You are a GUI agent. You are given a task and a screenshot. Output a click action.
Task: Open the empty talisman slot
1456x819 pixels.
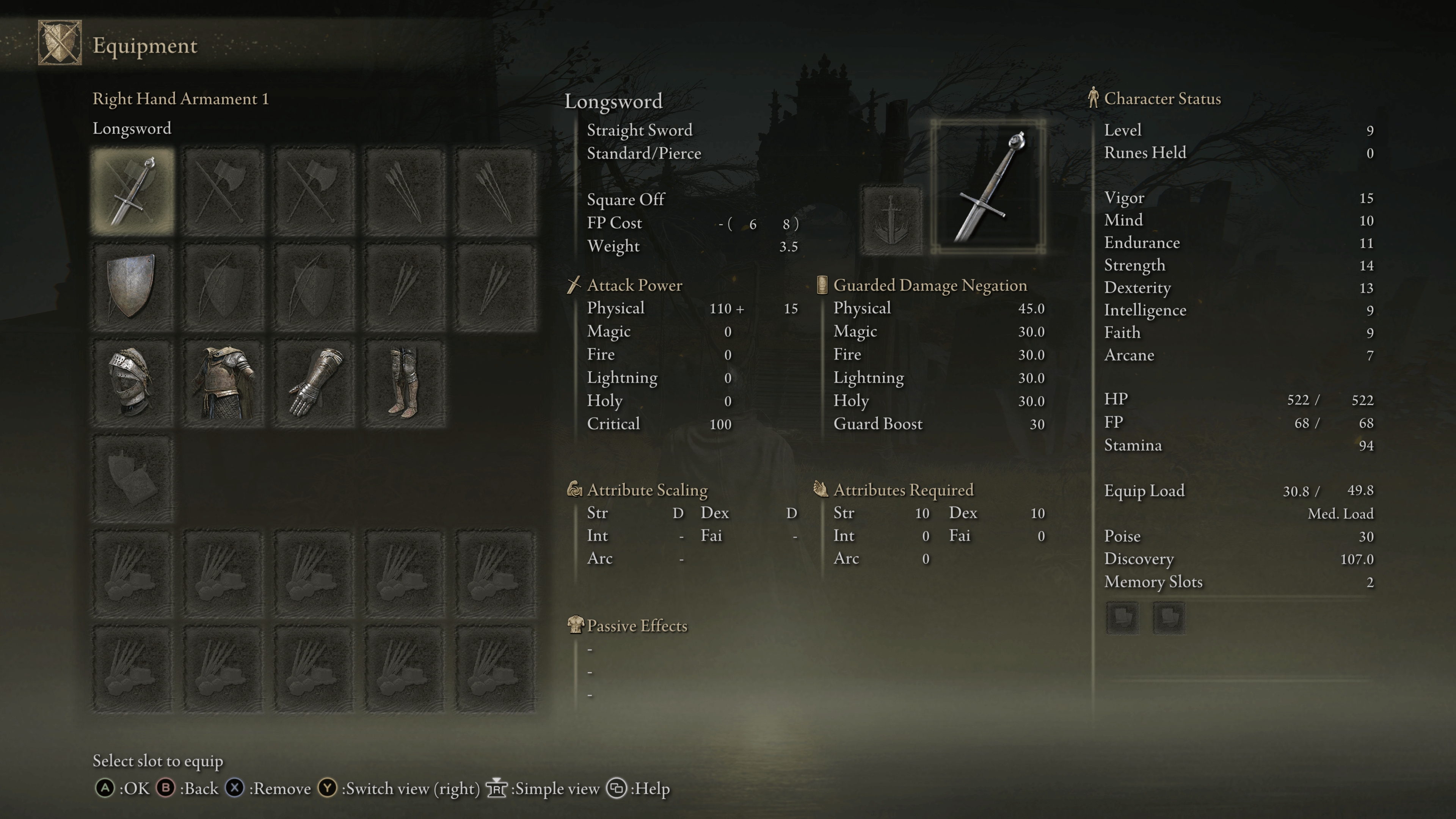(133, 478)
